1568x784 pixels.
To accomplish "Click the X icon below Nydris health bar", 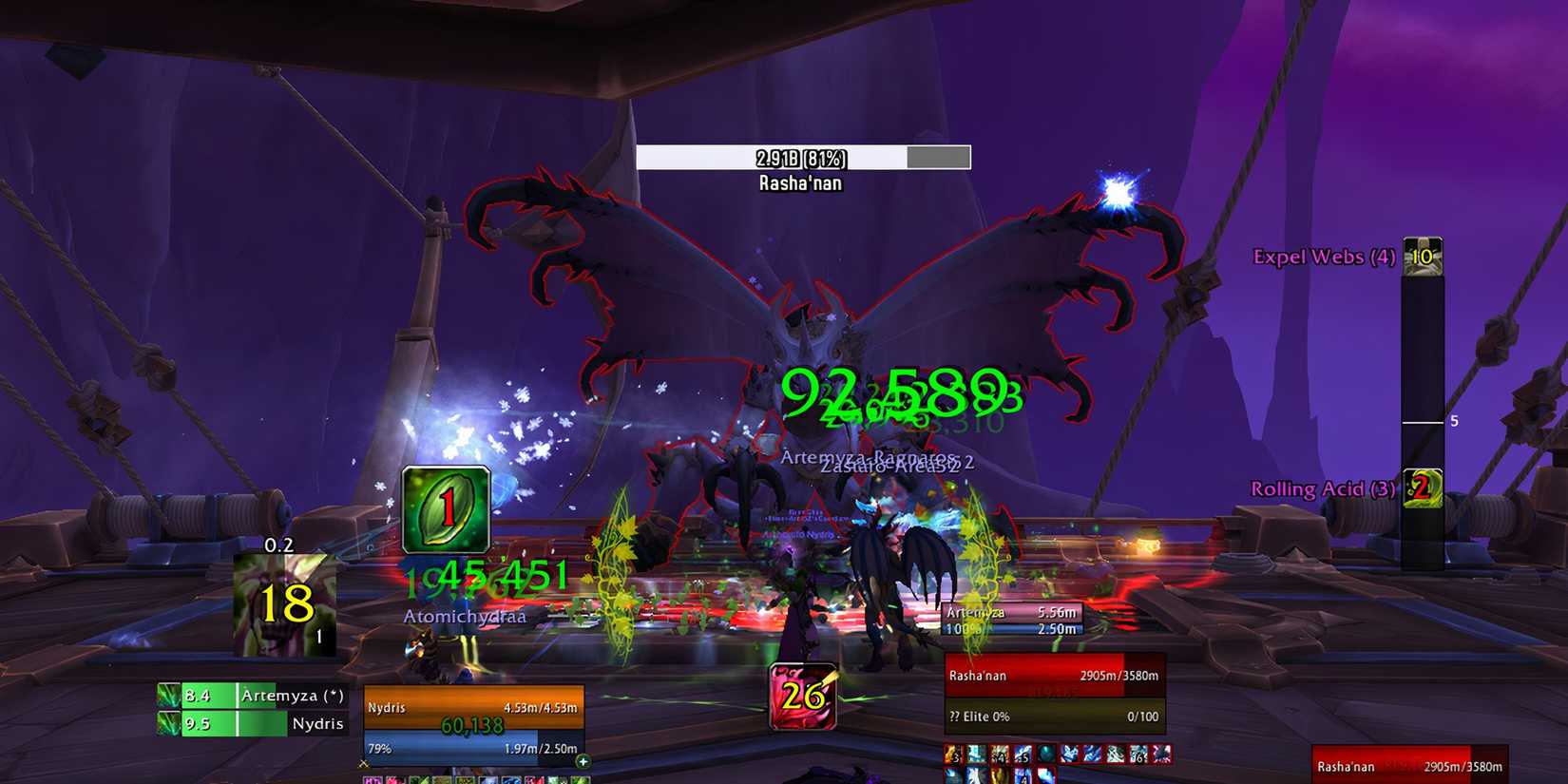I will point(365,762).
